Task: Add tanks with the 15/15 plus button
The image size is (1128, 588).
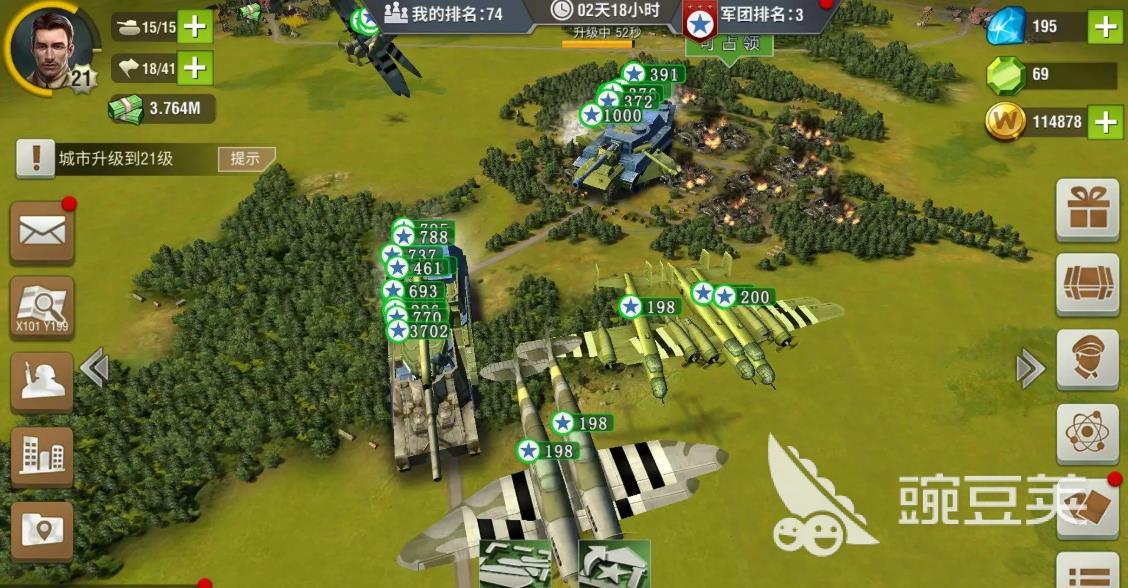Action: (x=194, y=27)
